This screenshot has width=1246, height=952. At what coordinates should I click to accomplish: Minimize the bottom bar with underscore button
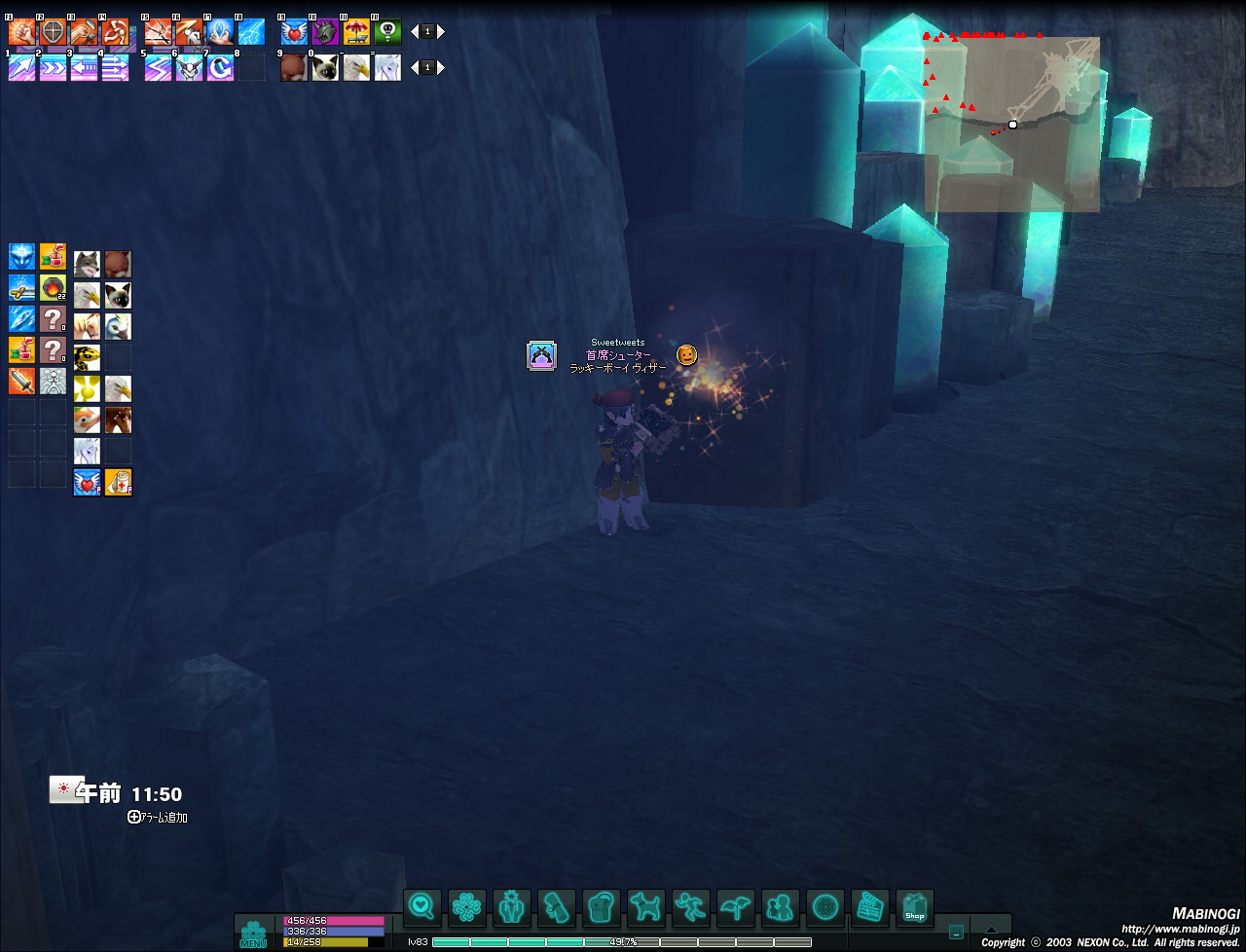956,933
